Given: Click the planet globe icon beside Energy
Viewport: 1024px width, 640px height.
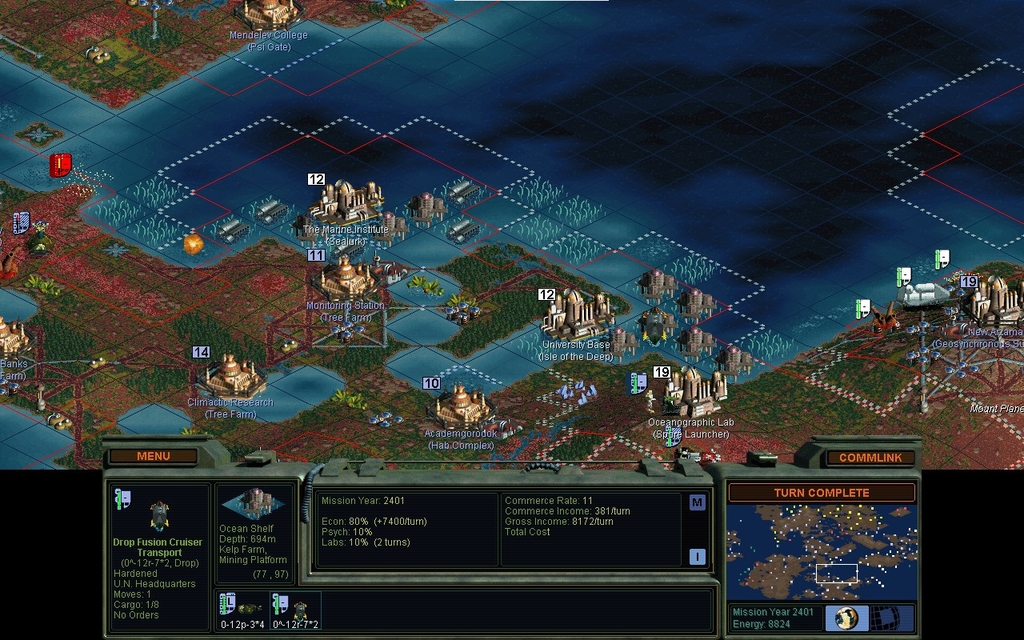Looking at the screenshot, I should coord(846,617).
